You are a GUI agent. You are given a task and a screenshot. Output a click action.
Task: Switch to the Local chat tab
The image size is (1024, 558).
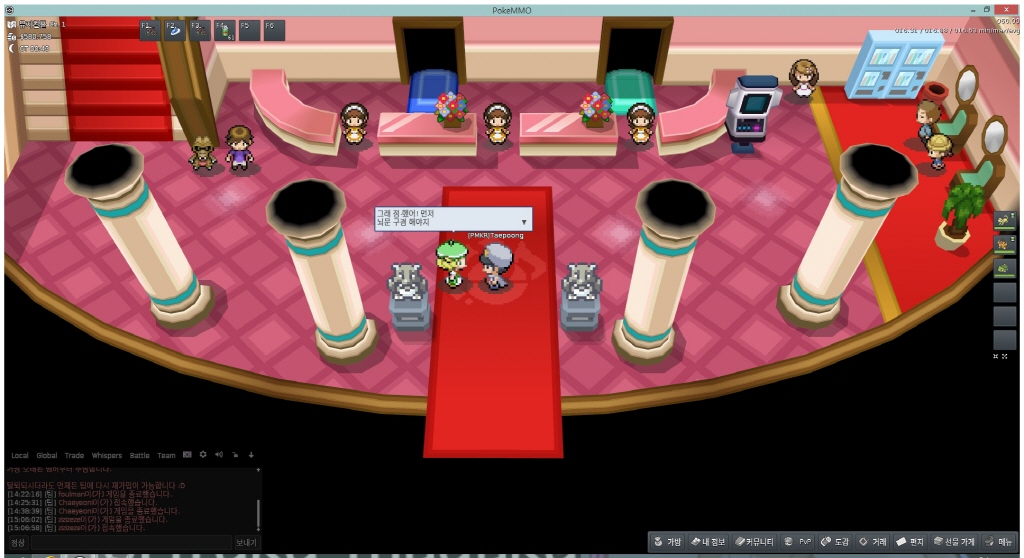20,455
